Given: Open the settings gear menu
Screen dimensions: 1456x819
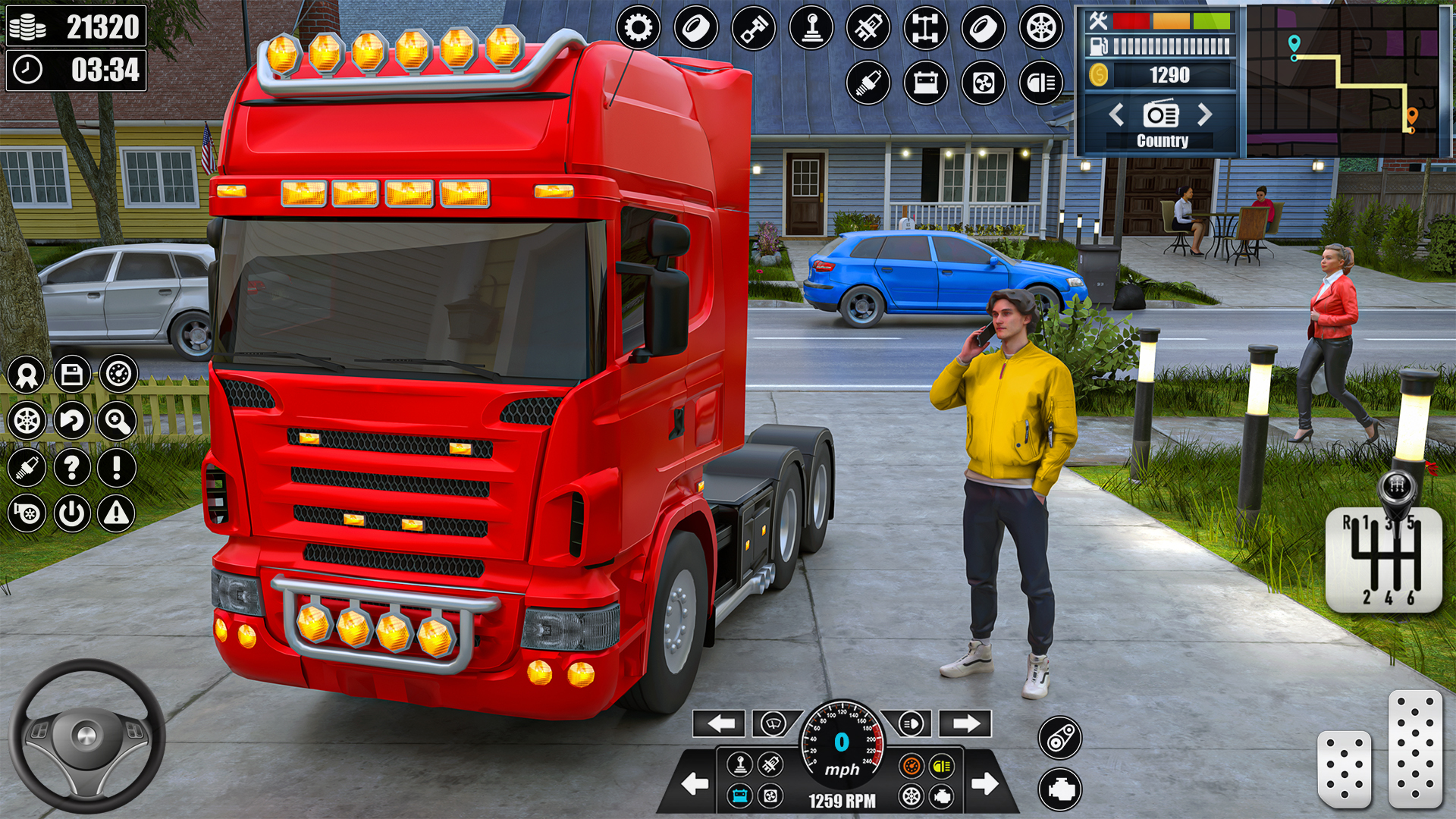Looking at the screenshot, I should (639, 27).
